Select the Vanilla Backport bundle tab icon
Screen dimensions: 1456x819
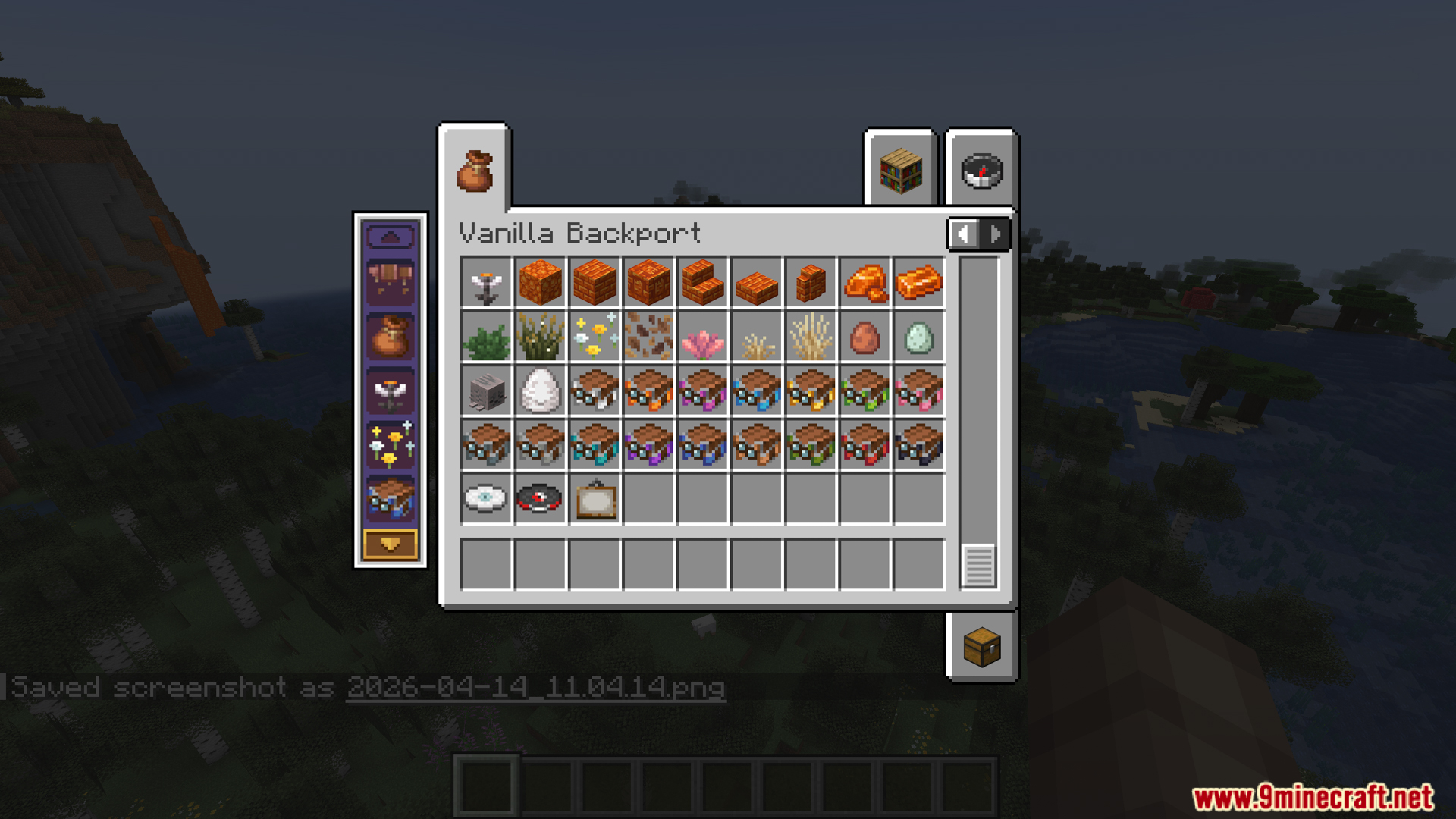(475, 171)
